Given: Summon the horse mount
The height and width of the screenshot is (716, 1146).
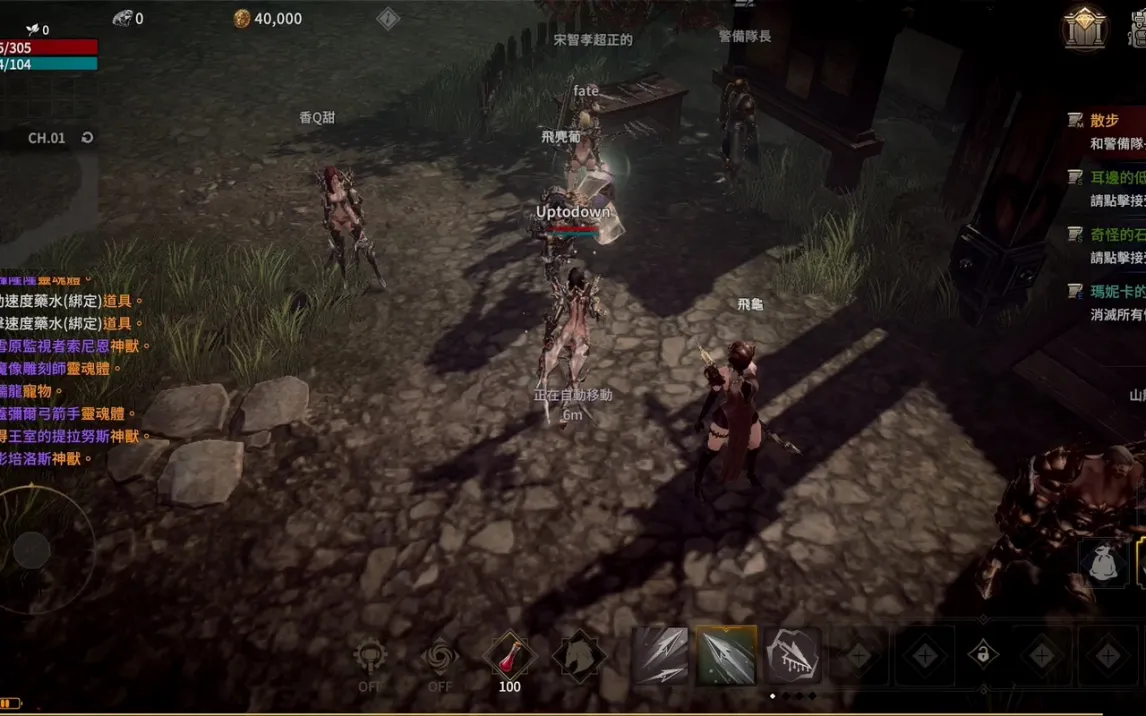Looking at the screenshot, I should (579, 656).
